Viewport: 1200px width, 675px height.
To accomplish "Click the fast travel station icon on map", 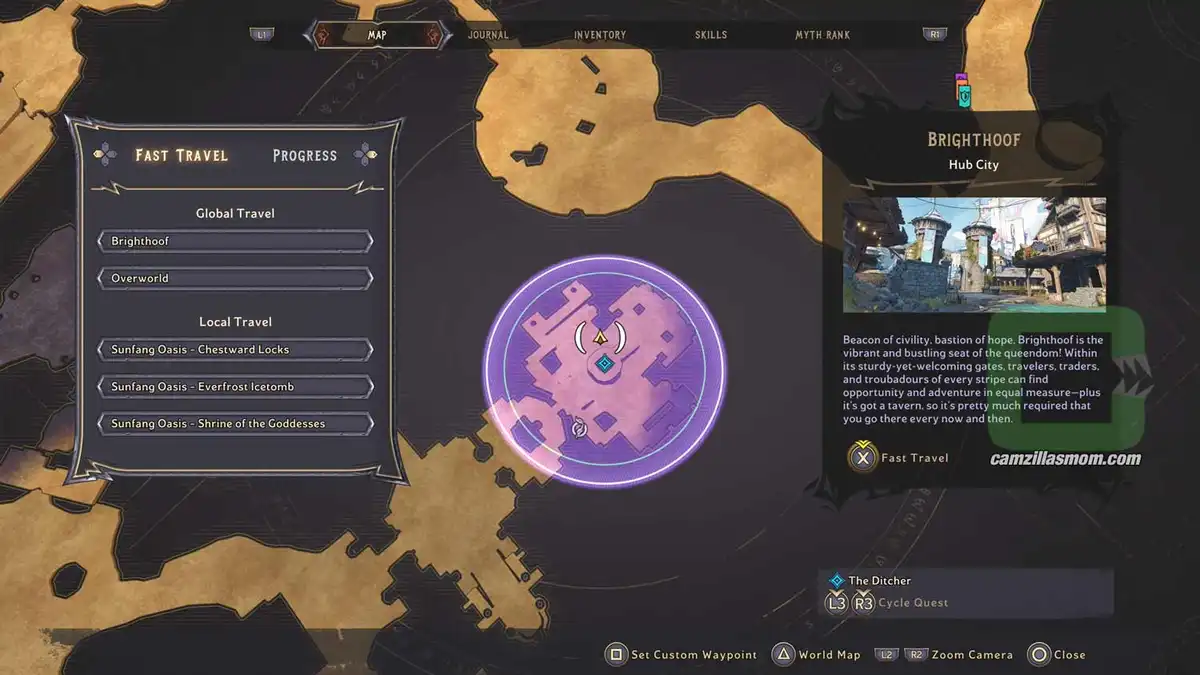I will coord(578,430).
